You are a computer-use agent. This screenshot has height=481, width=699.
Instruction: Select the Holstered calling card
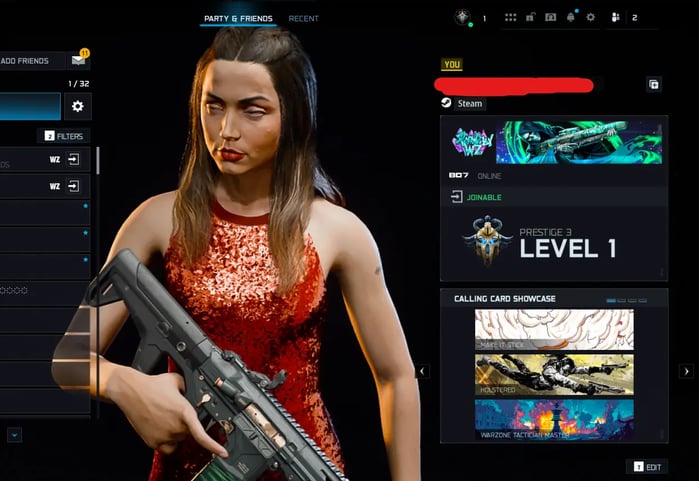pyautogui.click(x=553, y=374)
